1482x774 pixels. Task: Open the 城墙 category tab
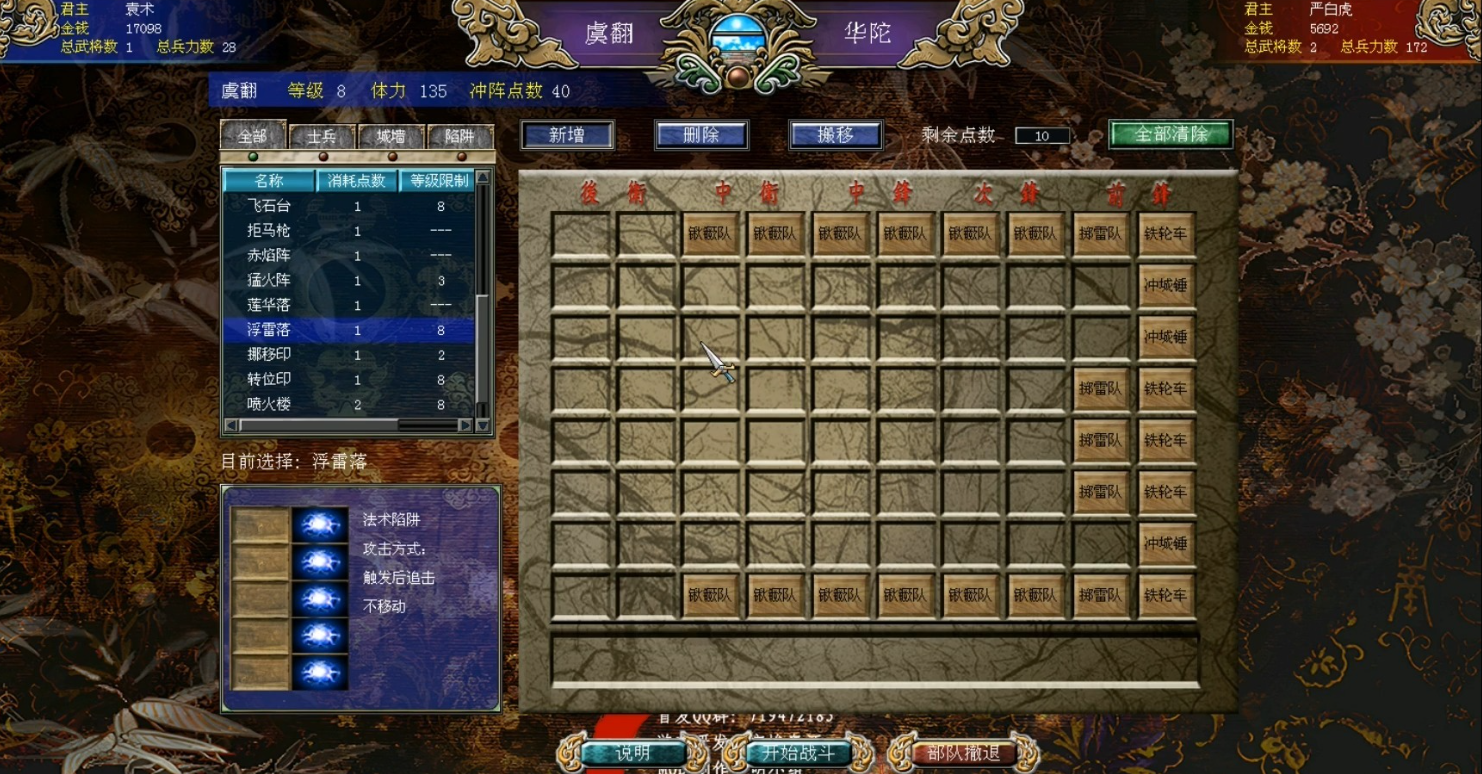point(389,137)
